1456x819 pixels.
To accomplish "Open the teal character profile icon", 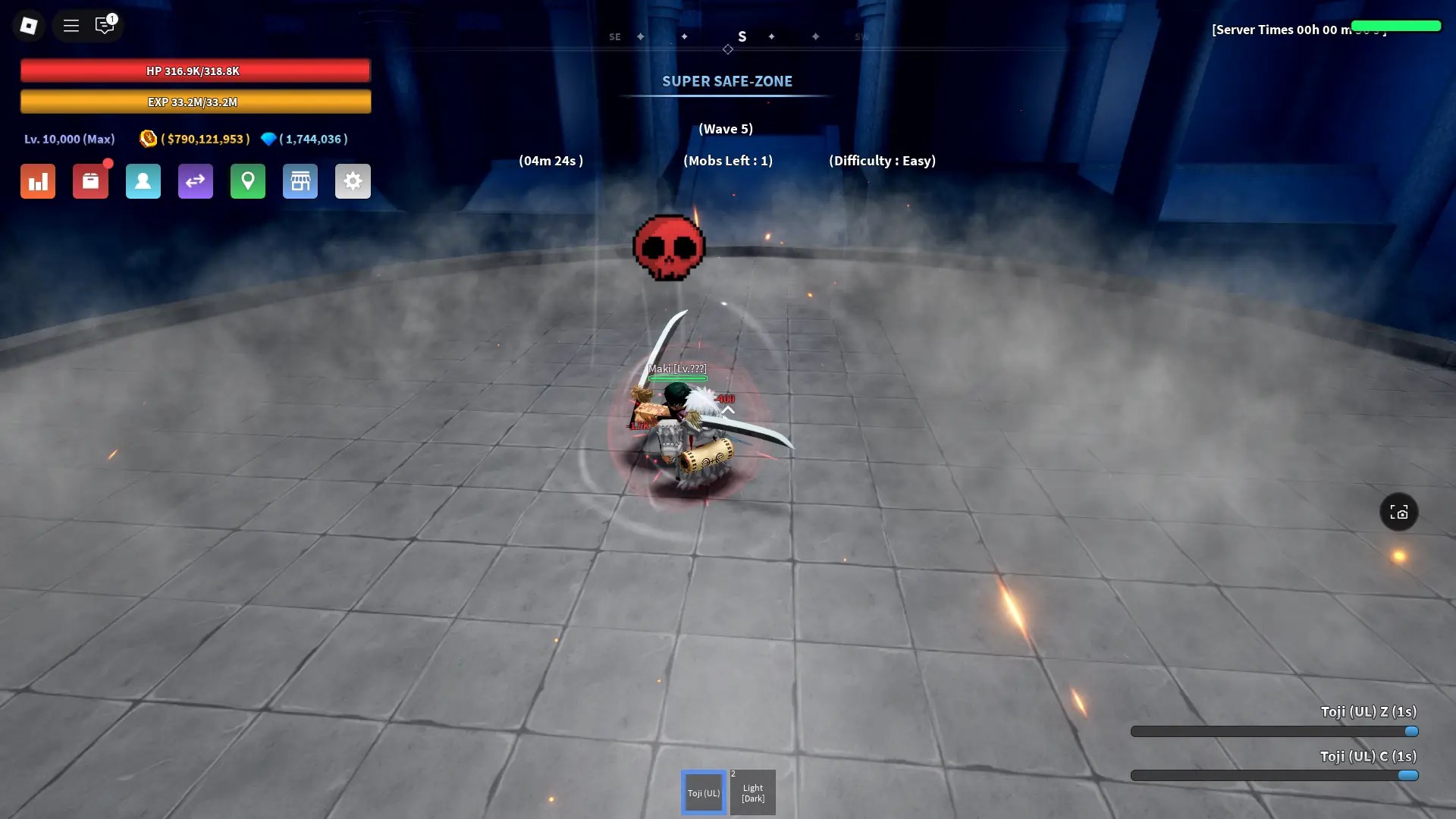I will pyautogui.click(x=143, y=181).
